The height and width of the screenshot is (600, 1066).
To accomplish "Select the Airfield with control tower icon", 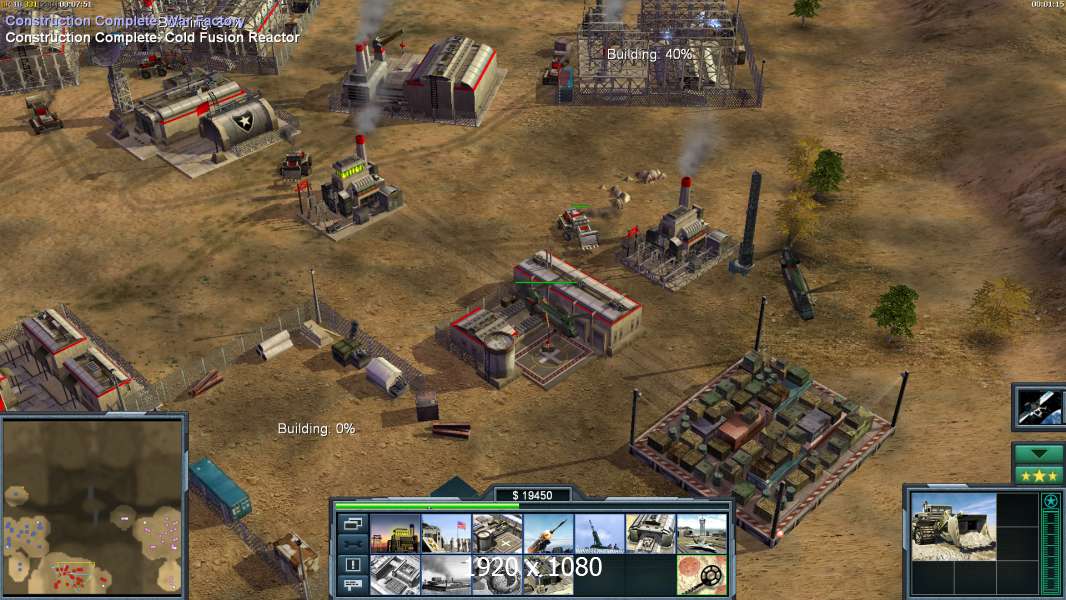I will pyautogui.click(x=701, y=534).
